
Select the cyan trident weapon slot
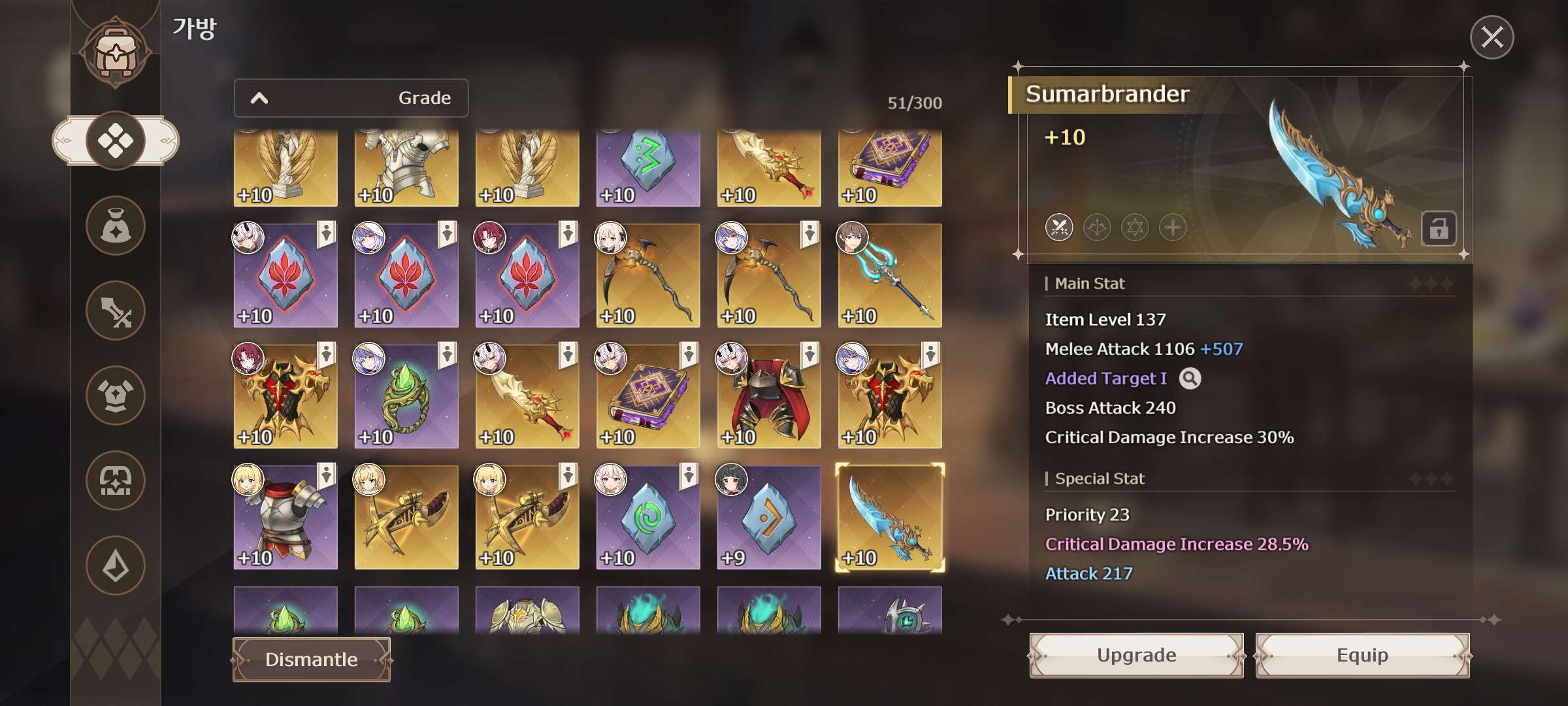click(x=890, y=275)
